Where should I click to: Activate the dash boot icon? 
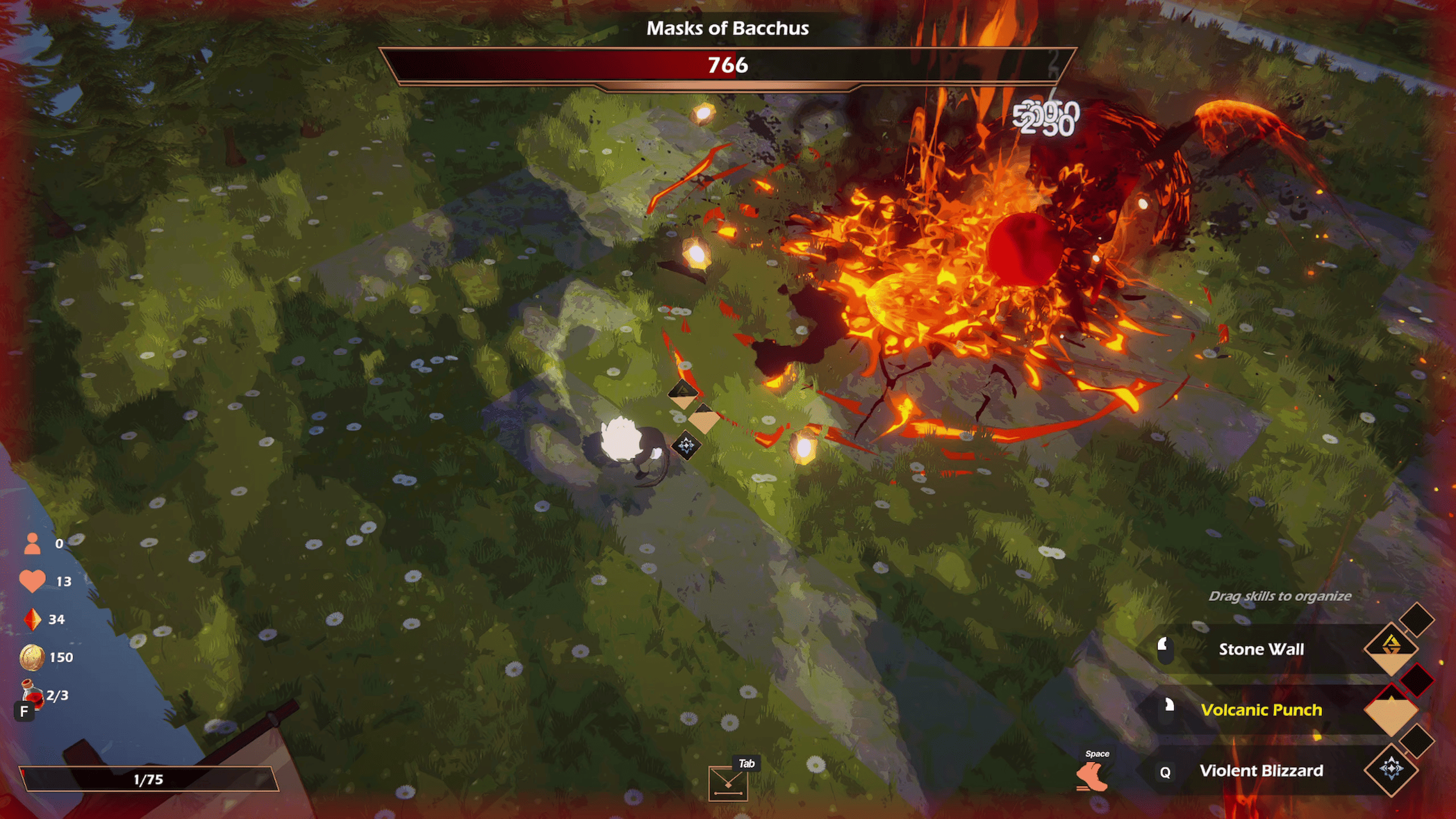1092,777
